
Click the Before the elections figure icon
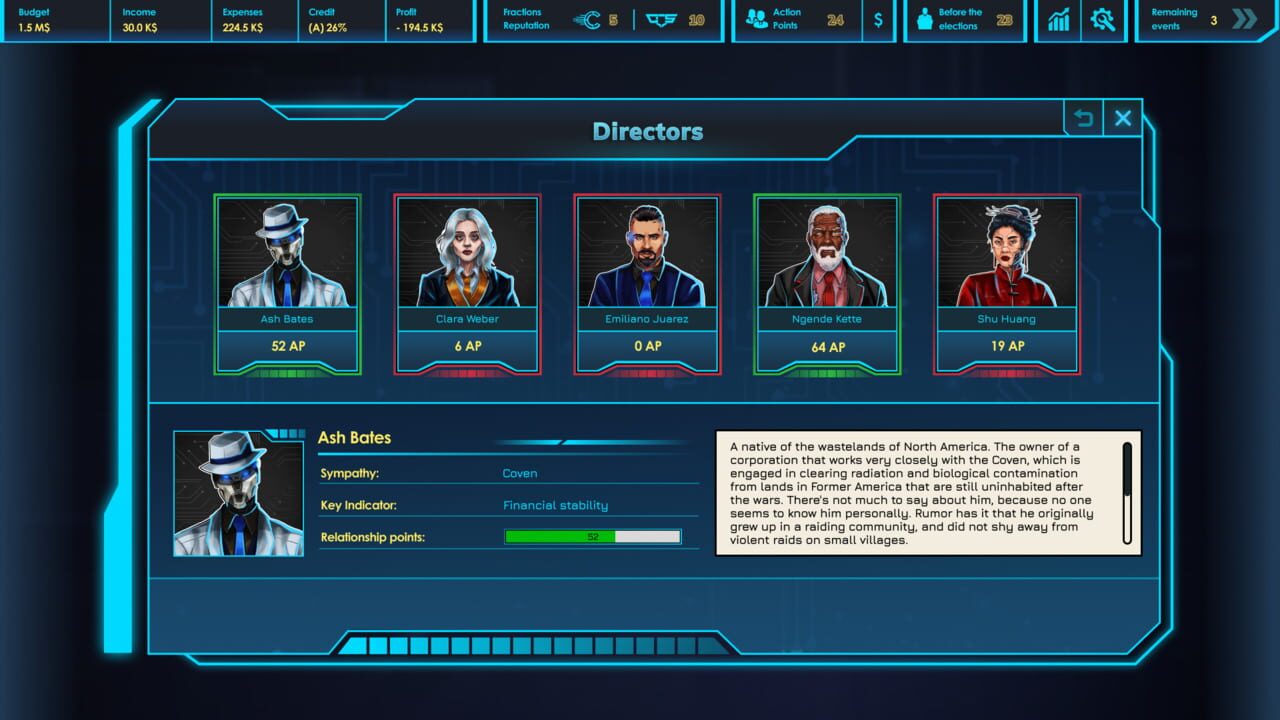pyautogui.click(x=925, y=18)
